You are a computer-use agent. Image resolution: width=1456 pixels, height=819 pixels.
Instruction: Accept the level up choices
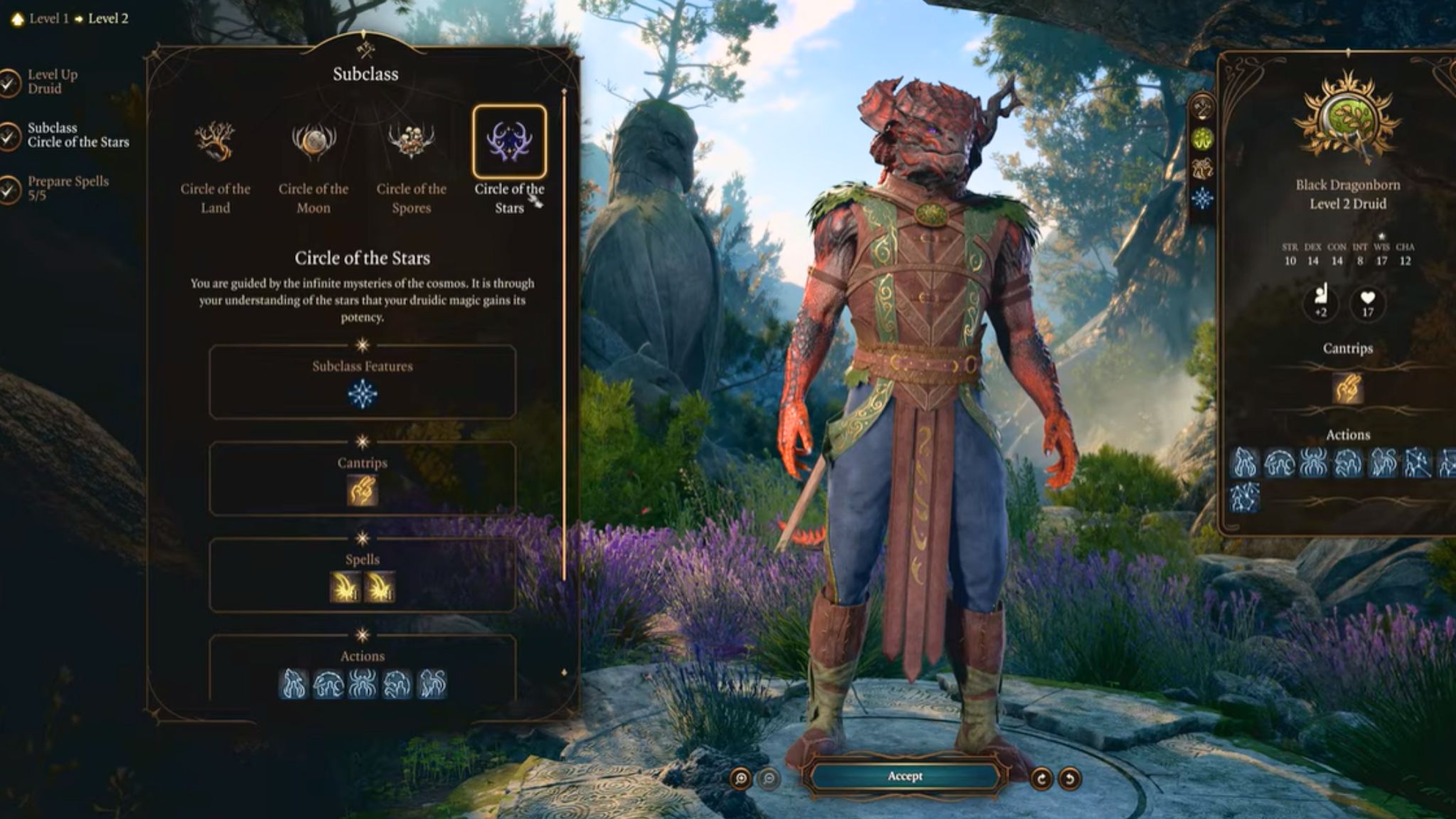point(904,776)
